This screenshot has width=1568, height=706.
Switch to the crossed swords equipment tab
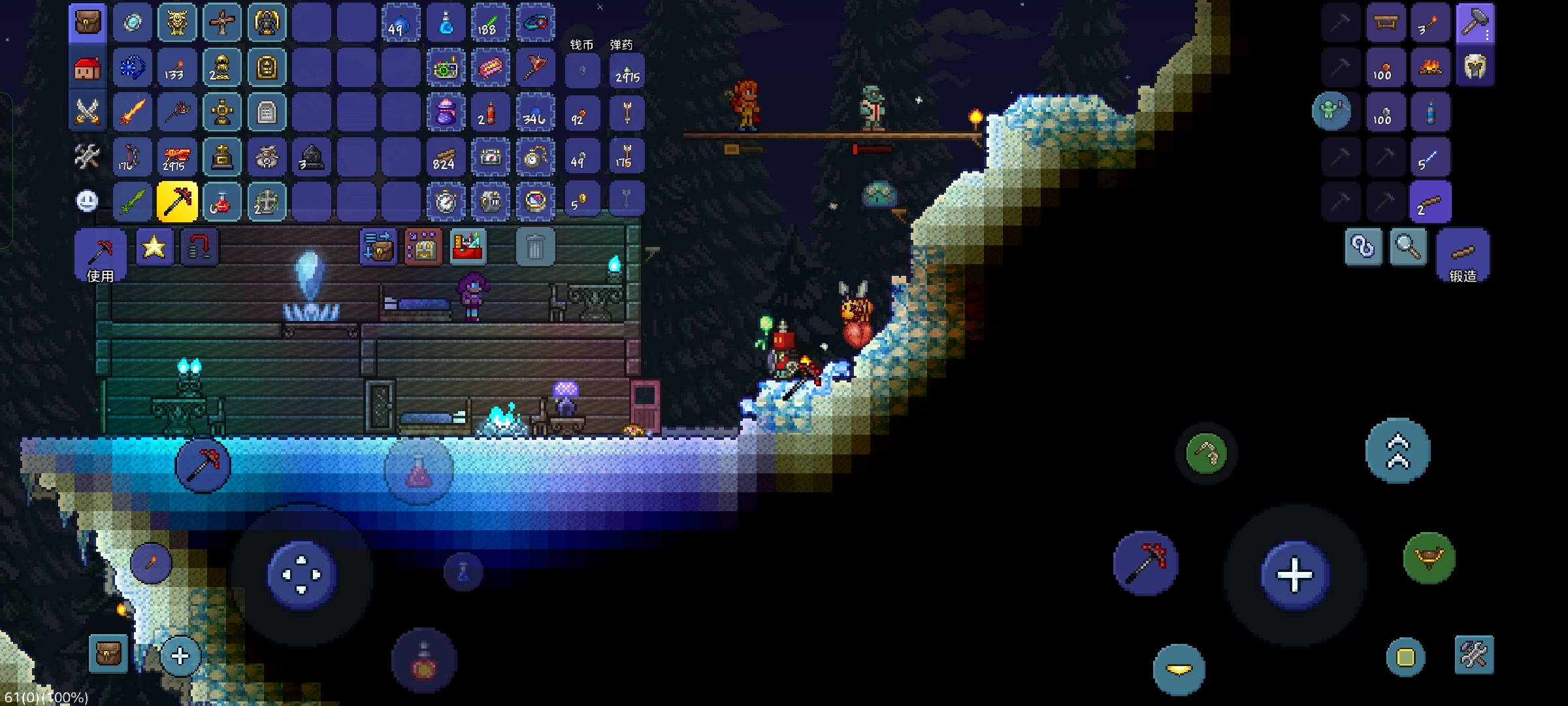pyautogui.click(x=88, y=112)
